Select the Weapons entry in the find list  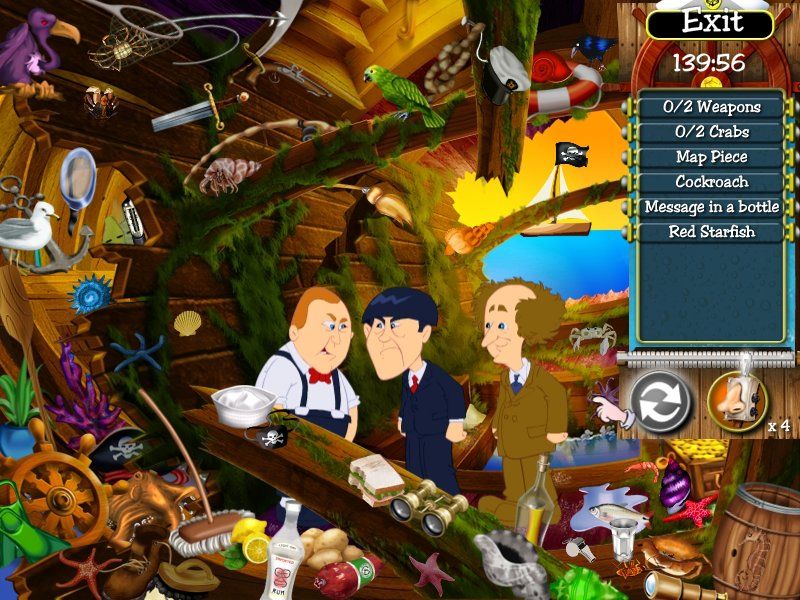tap(712, 107)
